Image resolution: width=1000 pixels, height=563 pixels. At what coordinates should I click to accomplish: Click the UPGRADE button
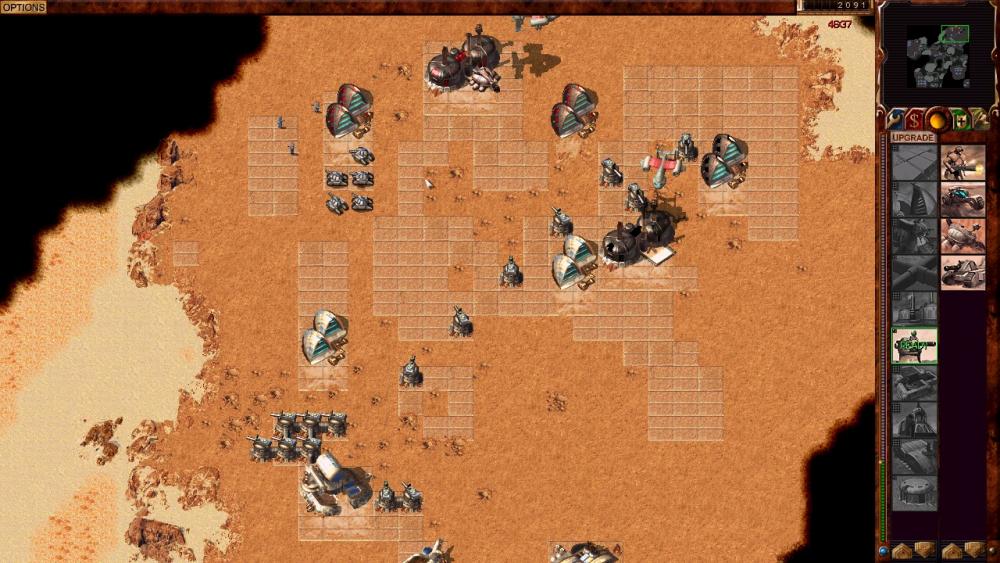coord(913,137)
